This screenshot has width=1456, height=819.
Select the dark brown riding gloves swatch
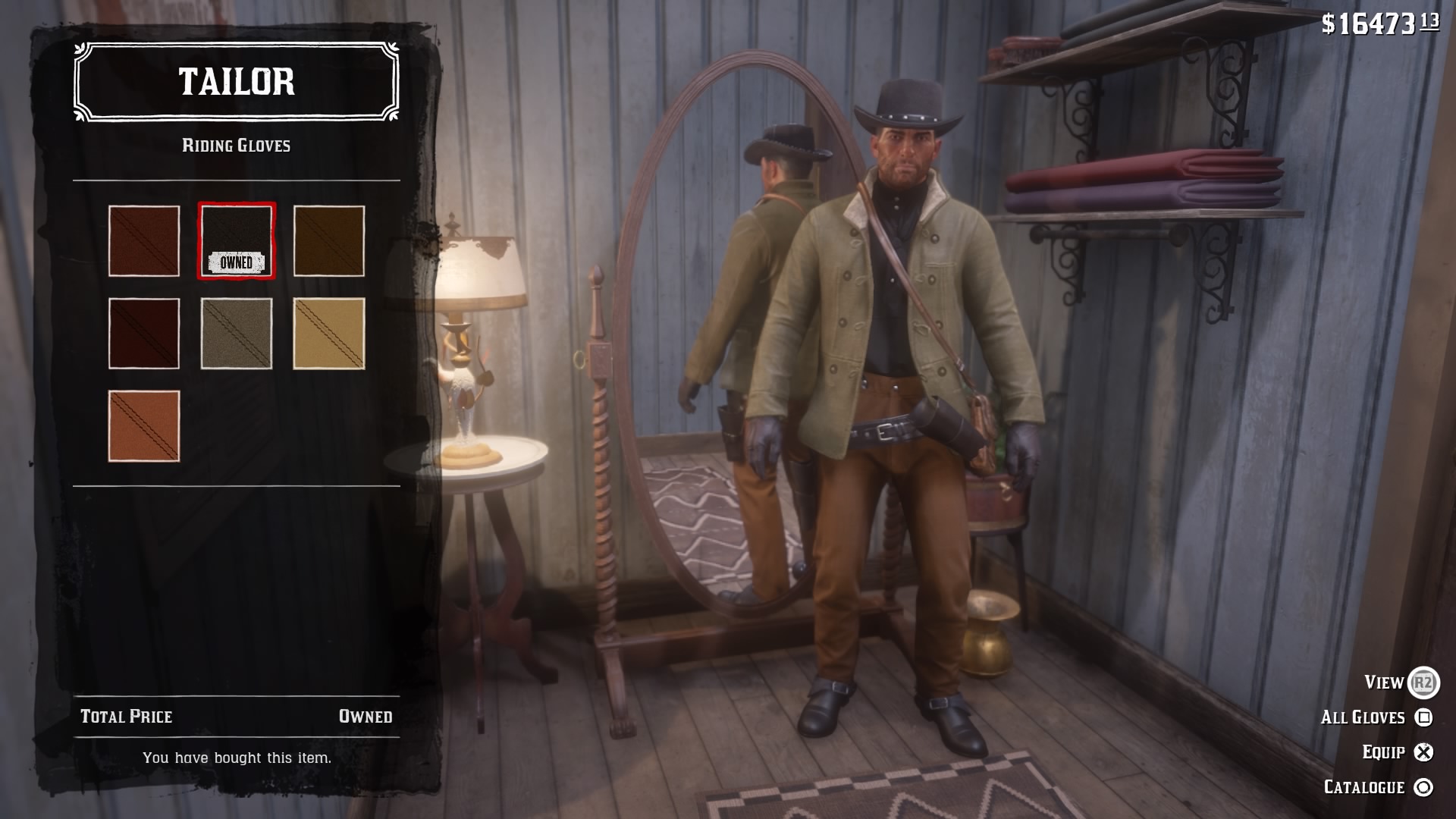[329, 240]
